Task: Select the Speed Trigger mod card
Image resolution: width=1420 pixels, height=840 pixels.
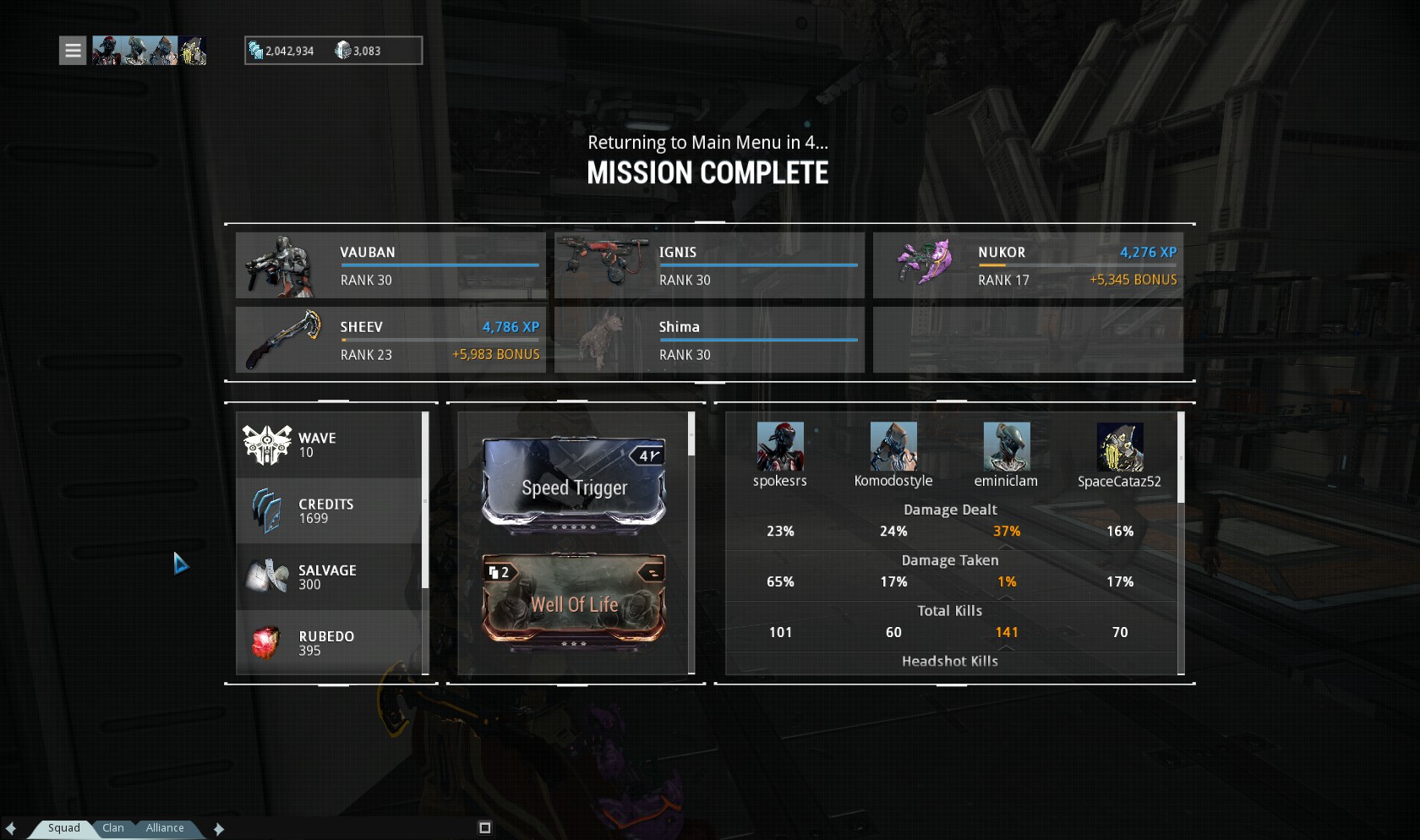Action: pyautogui.click(x=574, y=485)
